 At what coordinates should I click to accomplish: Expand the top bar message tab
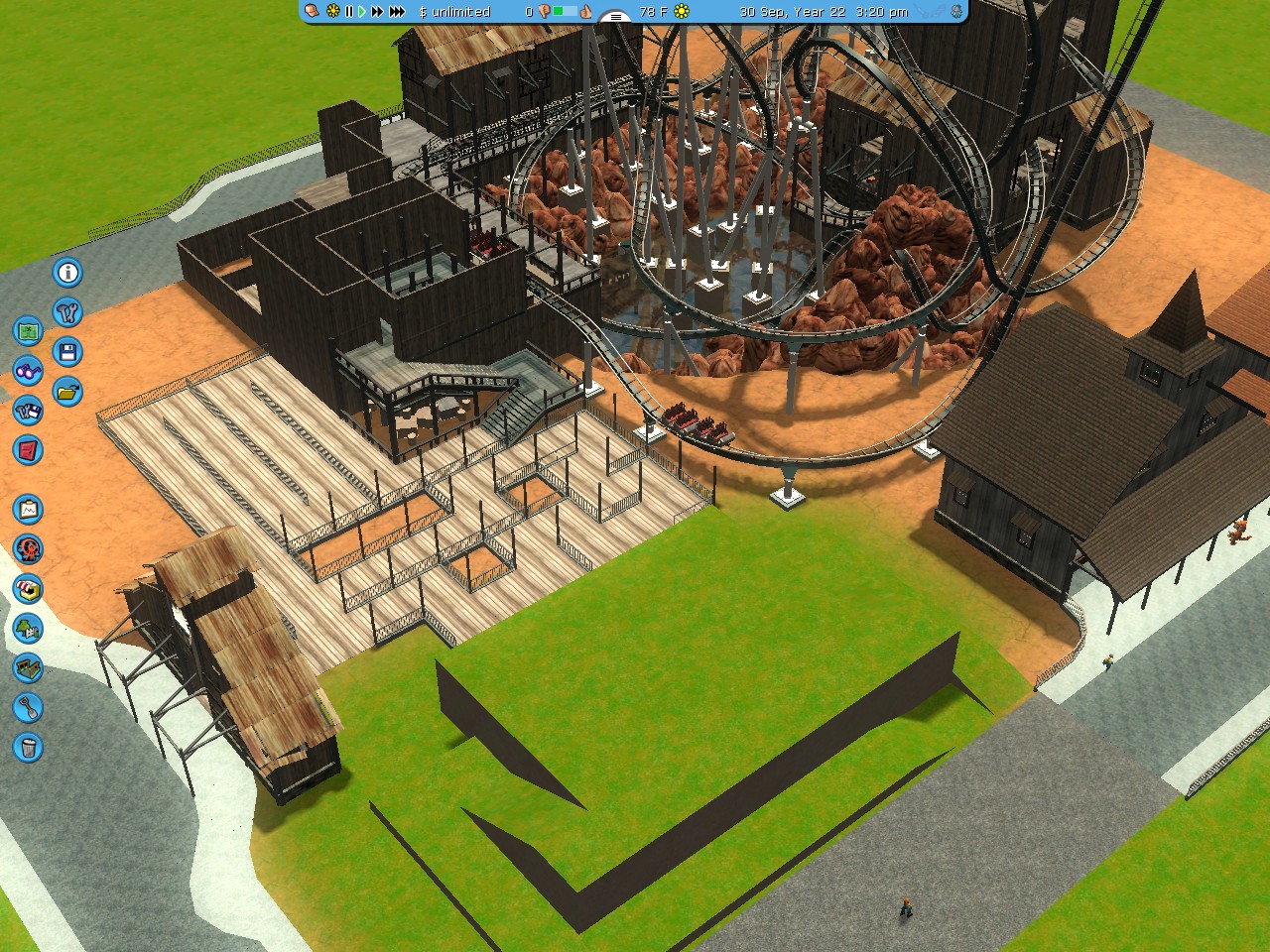click(616, 17)
